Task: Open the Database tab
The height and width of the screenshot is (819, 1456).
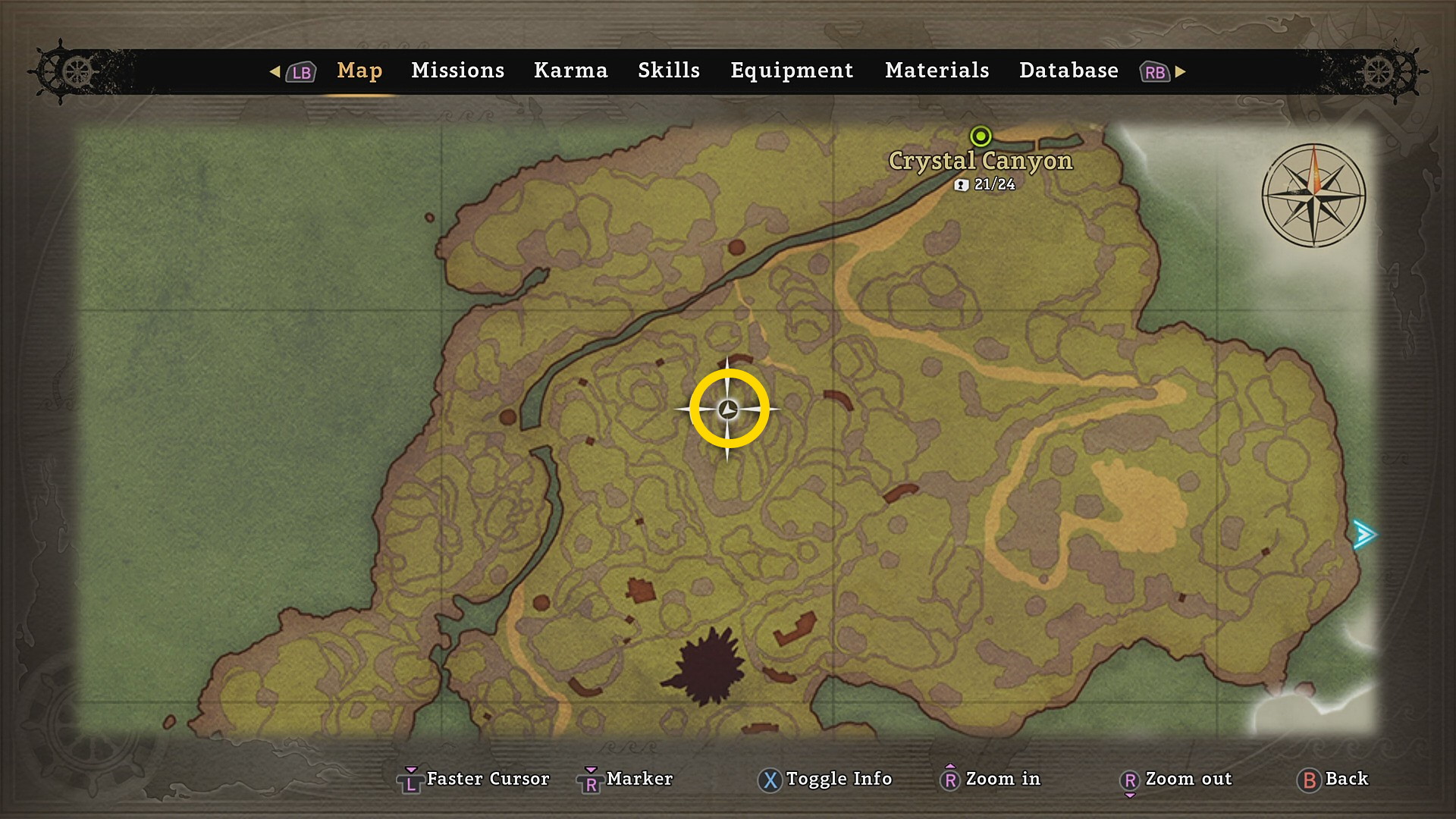Action: pyautogui.click(x=1068, y=71)
